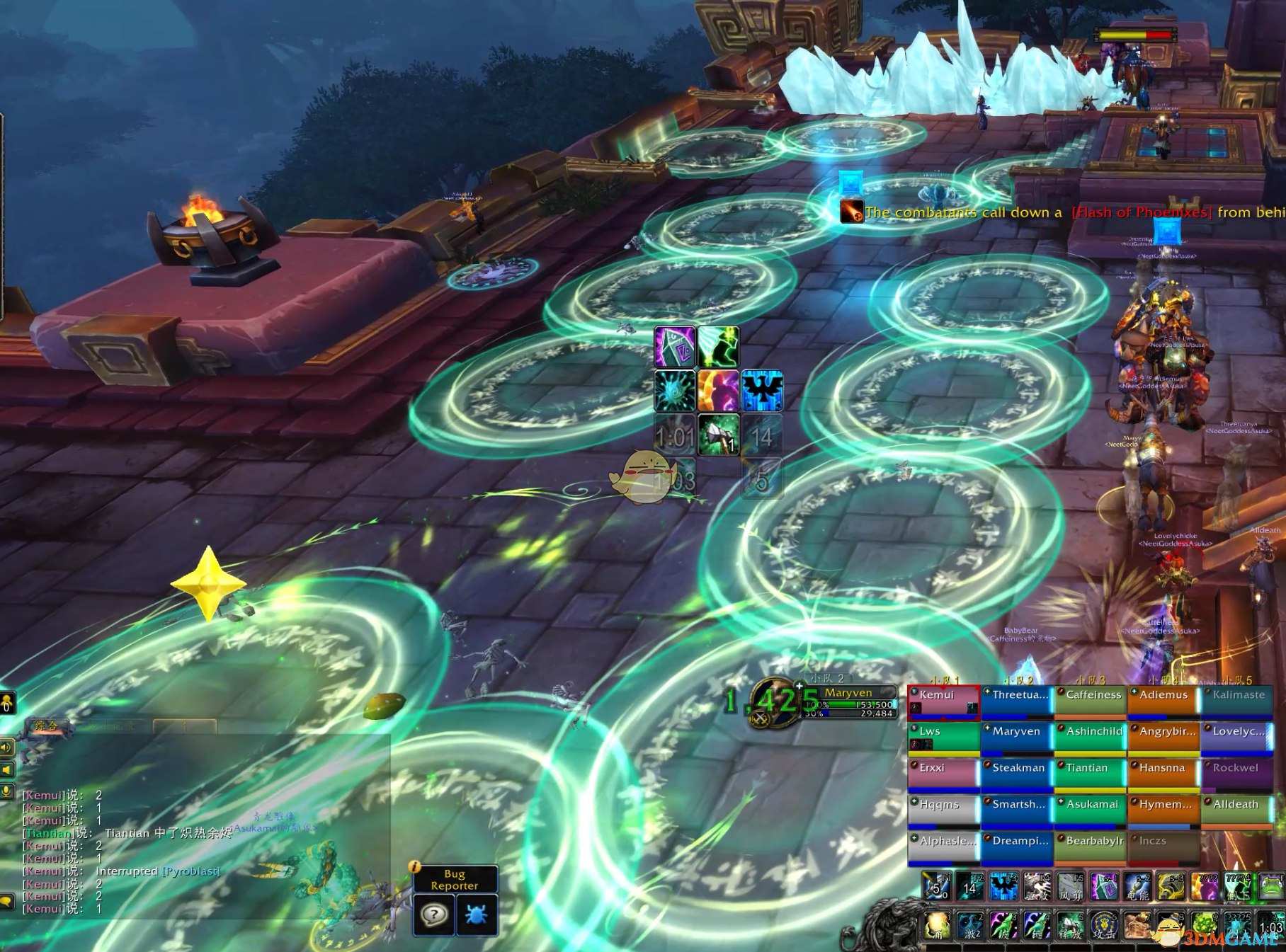The width and height of the screenshot is (1286, 952).
Task: Select the Steakman raid frame
Action: click(x=1017, y=774)
